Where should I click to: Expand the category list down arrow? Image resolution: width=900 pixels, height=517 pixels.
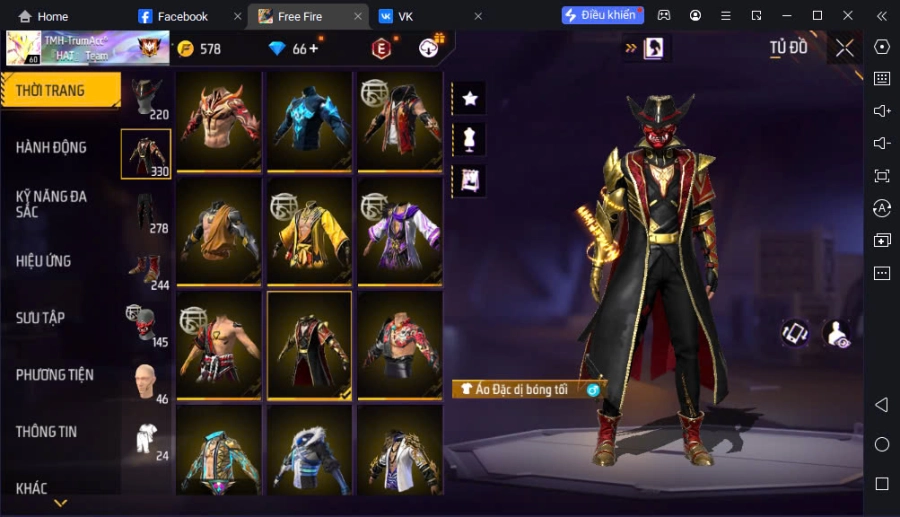(60, 503)
